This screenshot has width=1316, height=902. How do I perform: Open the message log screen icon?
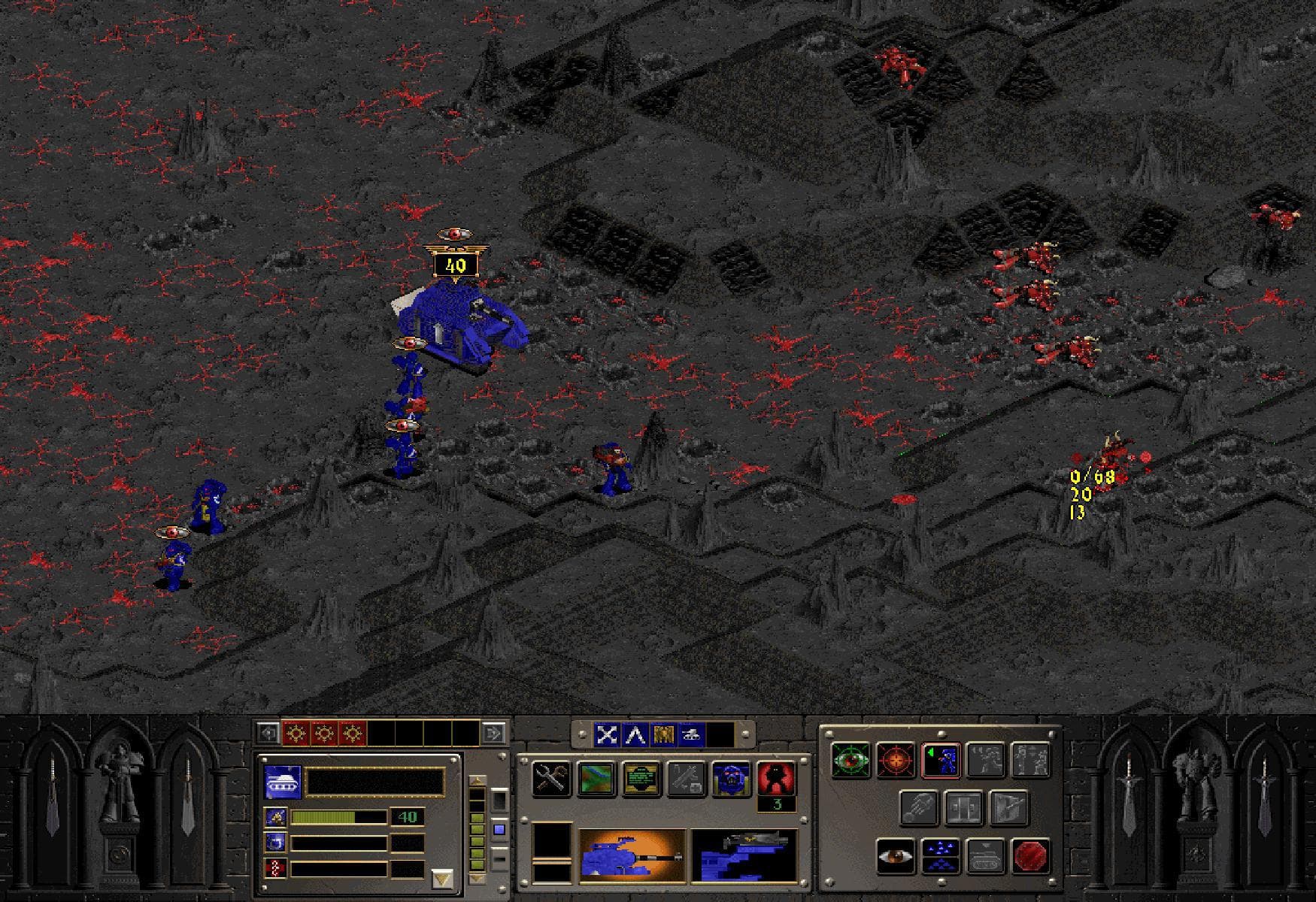click(x=641, y=778)
